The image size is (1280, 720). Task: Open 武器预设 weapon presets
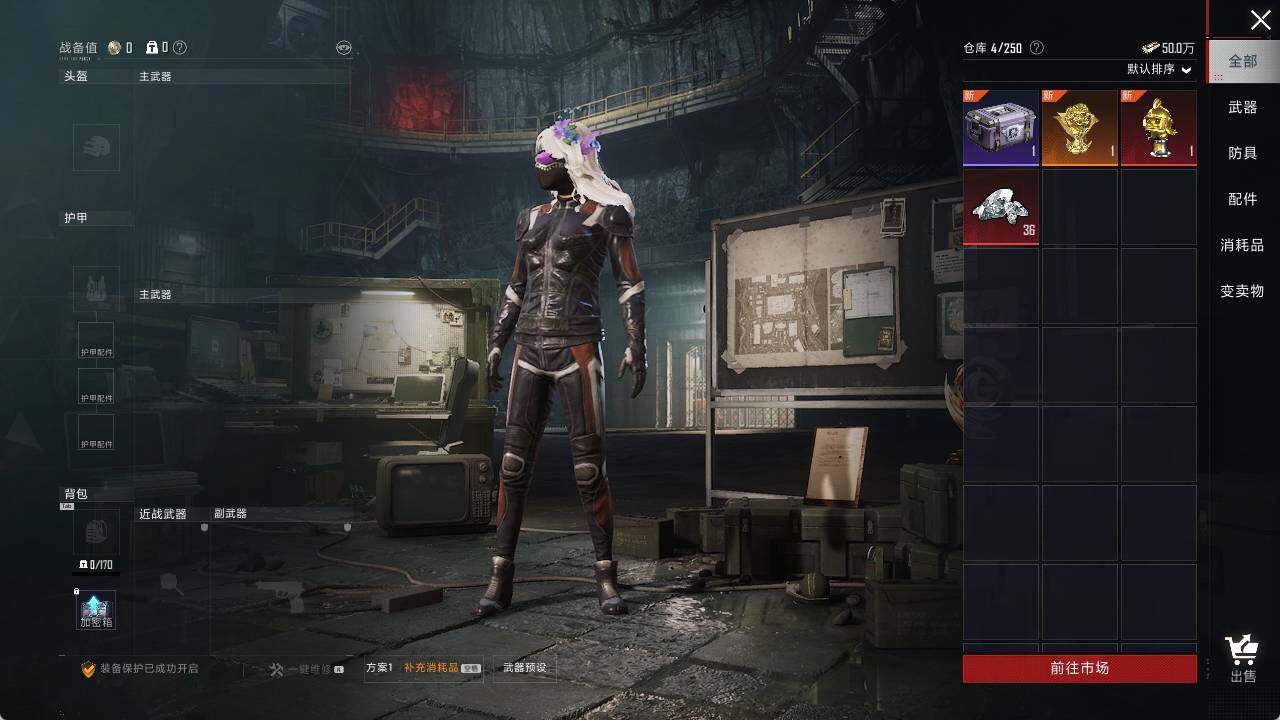525,668
